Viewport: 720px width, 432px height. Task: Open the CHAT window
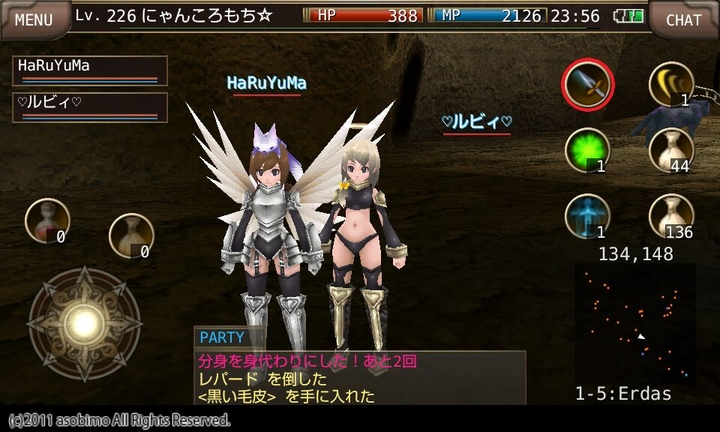[684, 18]
